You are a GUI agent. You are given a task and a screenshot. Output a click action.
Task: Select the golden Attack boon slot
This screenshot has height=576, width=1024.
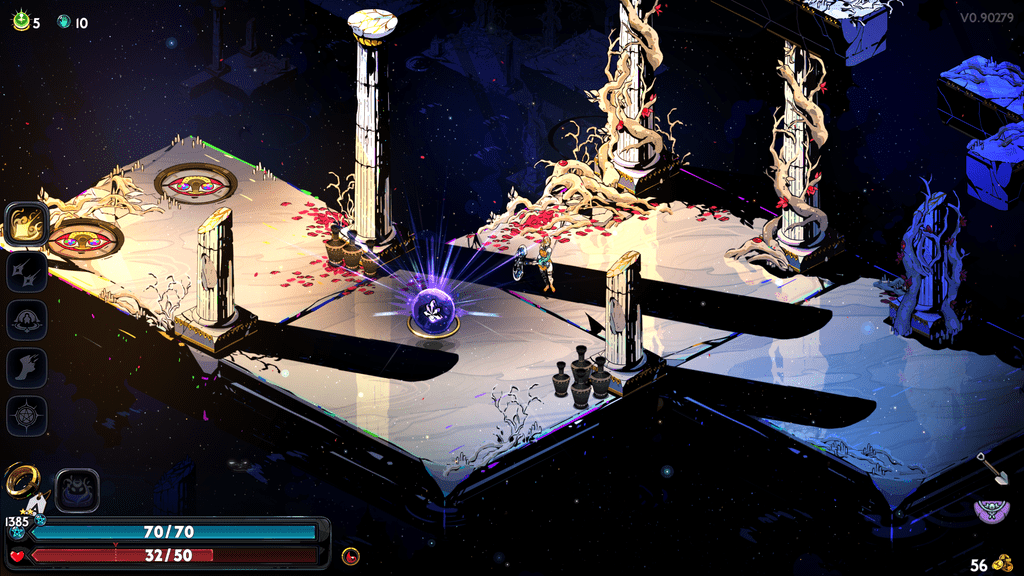pyautogui.click(x=27, y=224)
